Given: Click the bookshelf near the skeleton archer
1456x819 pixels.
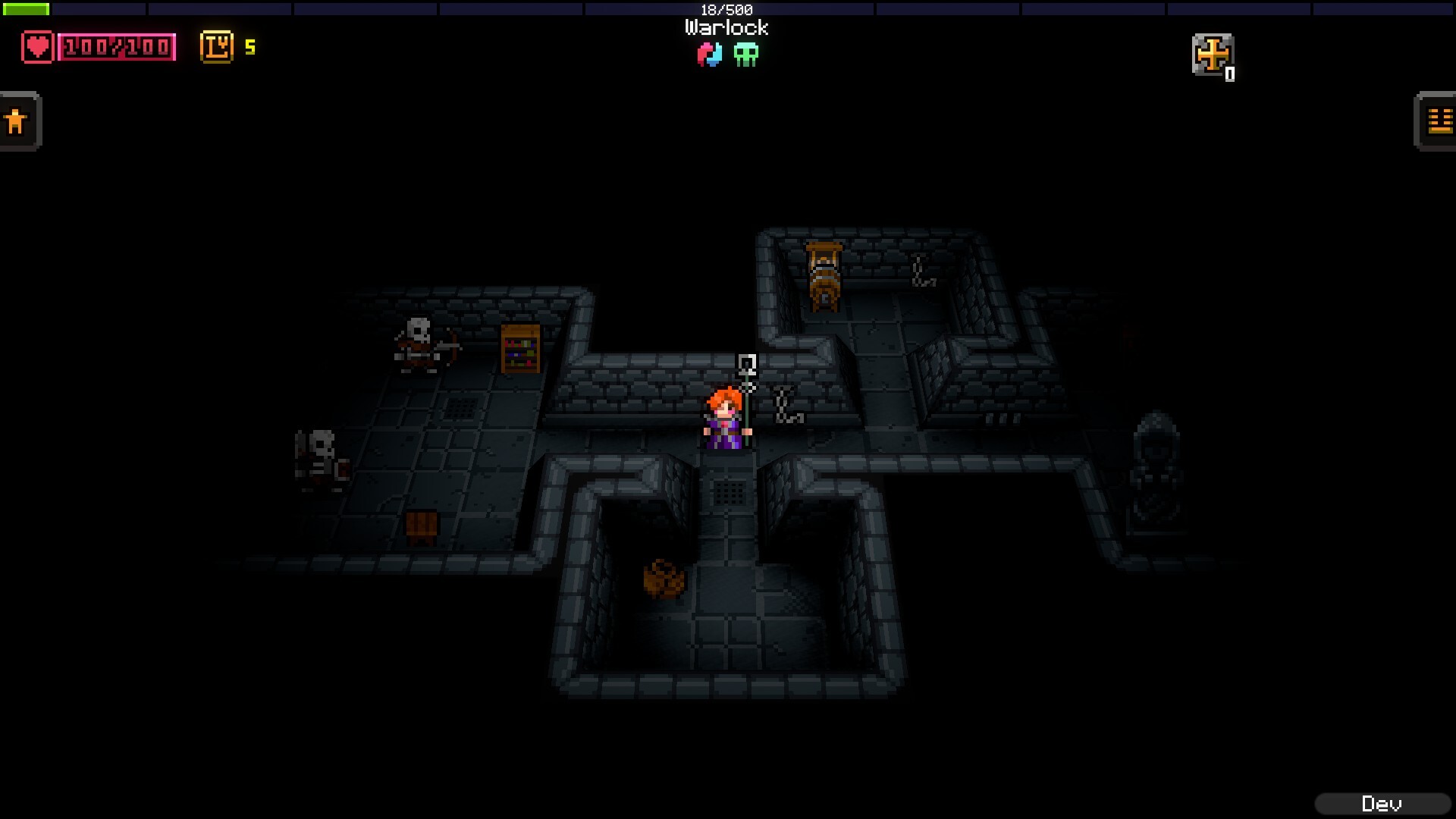Looking at the screenshot, I should coord(522,350).
